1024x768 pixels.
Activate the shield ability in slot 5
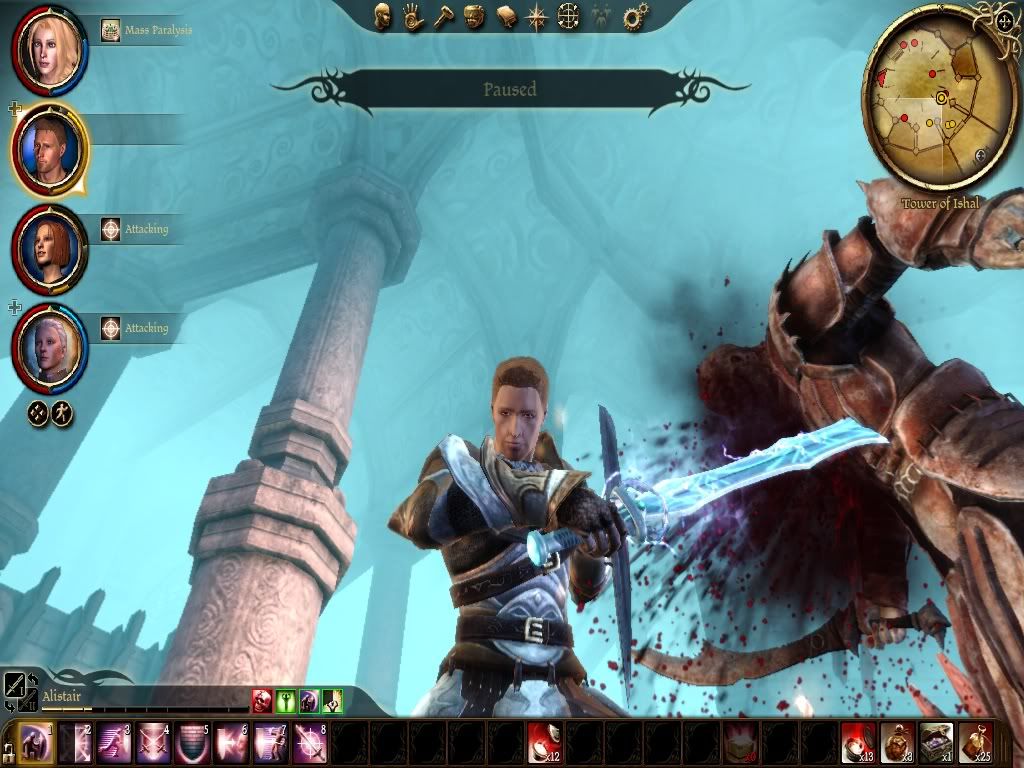(192, 743)
